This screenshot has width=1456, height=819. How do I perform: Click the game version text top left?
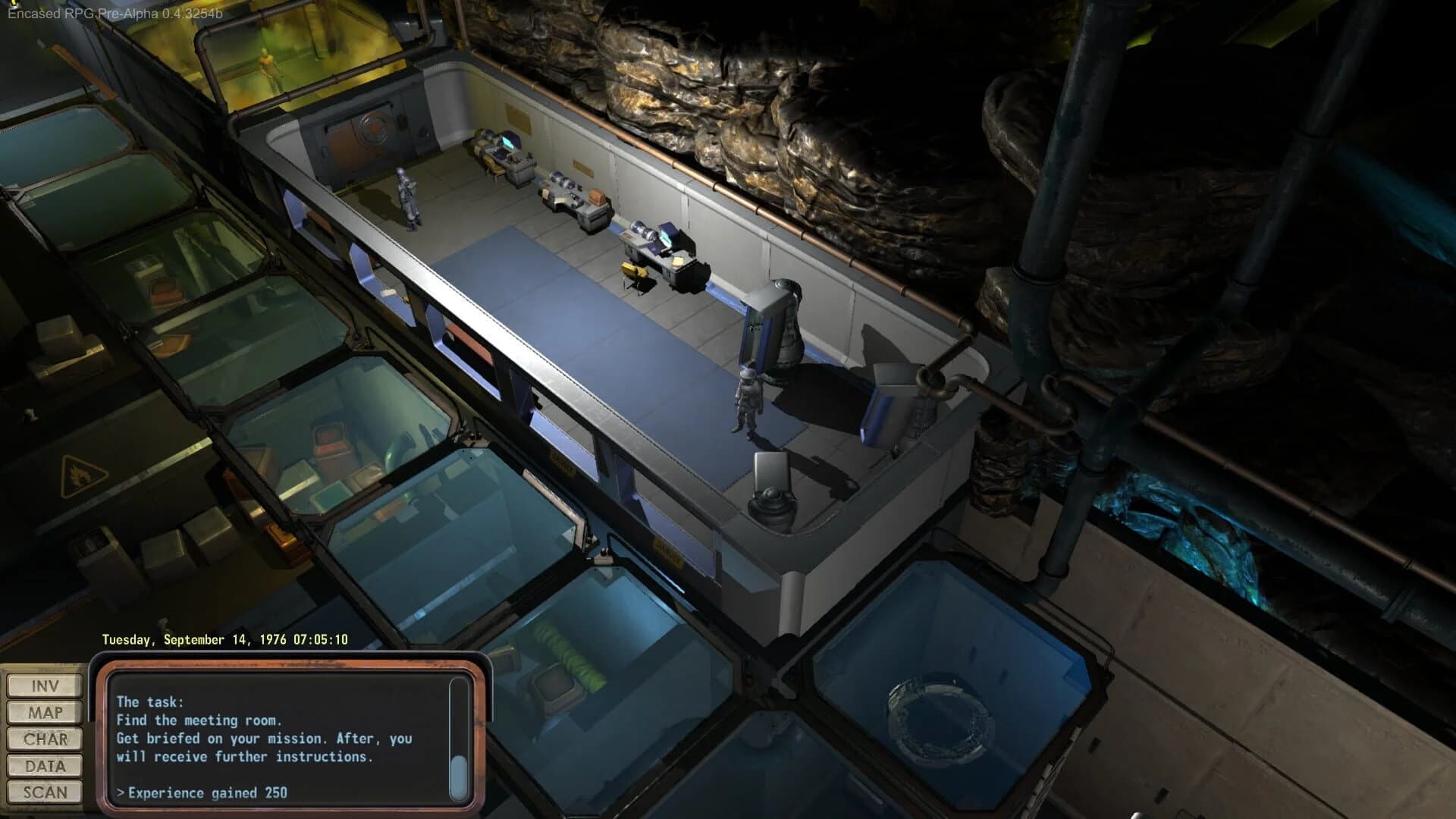point(114,13)
